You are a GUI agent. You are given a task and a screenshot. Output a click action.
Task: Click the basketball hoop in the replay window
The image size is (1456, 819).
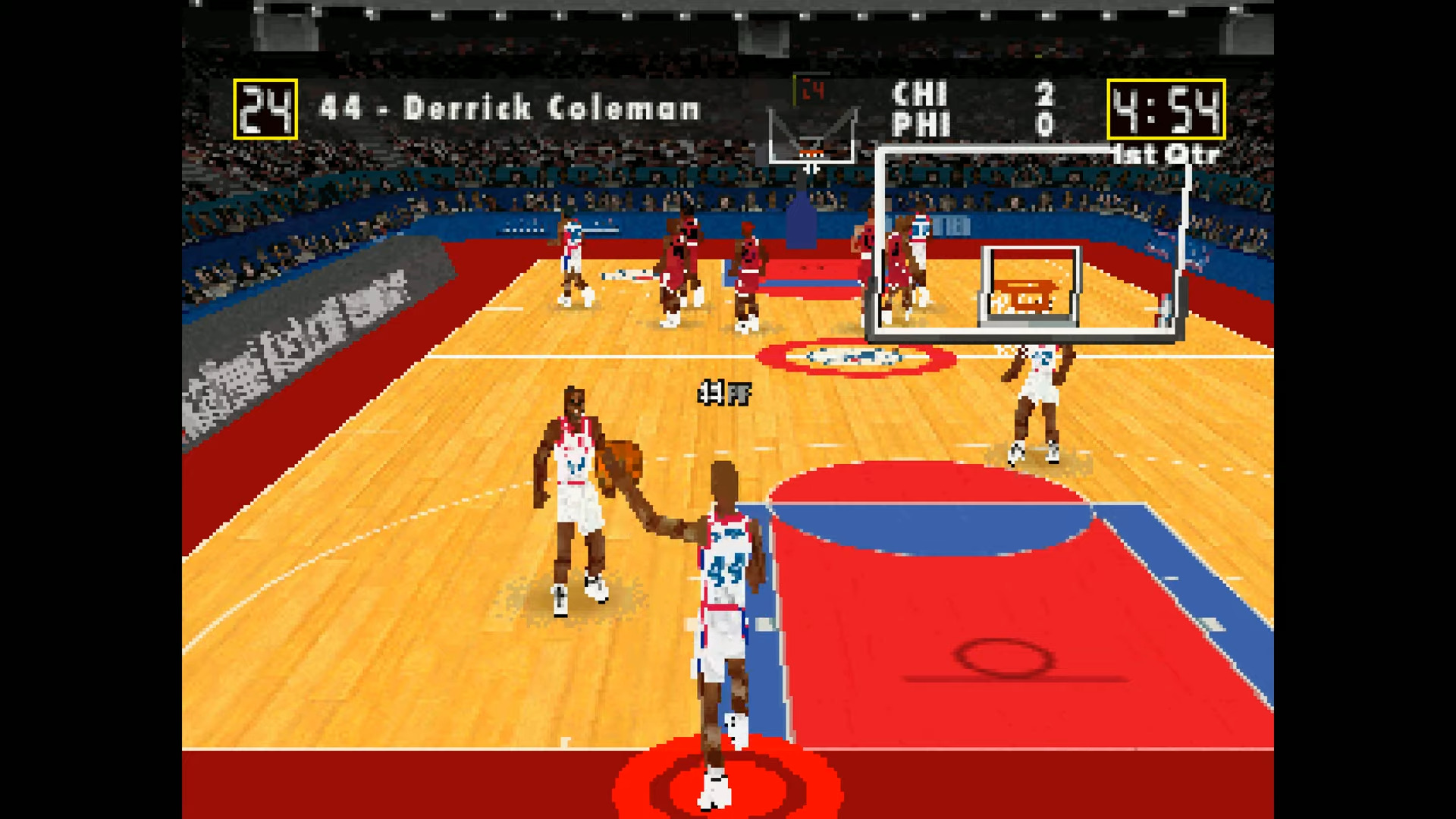click(x=1027, y=292)
